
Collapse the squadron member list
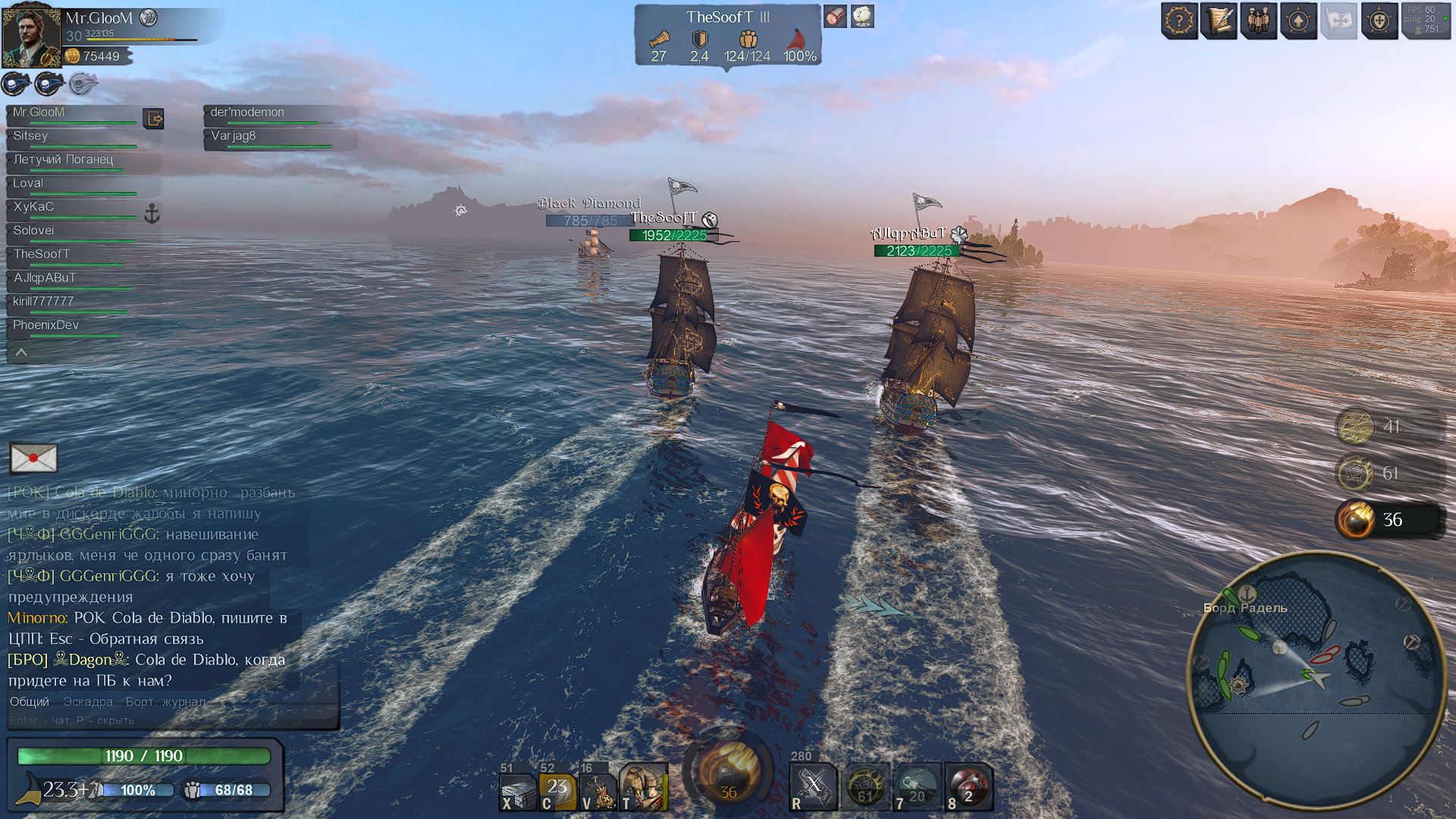click(21, 352)
